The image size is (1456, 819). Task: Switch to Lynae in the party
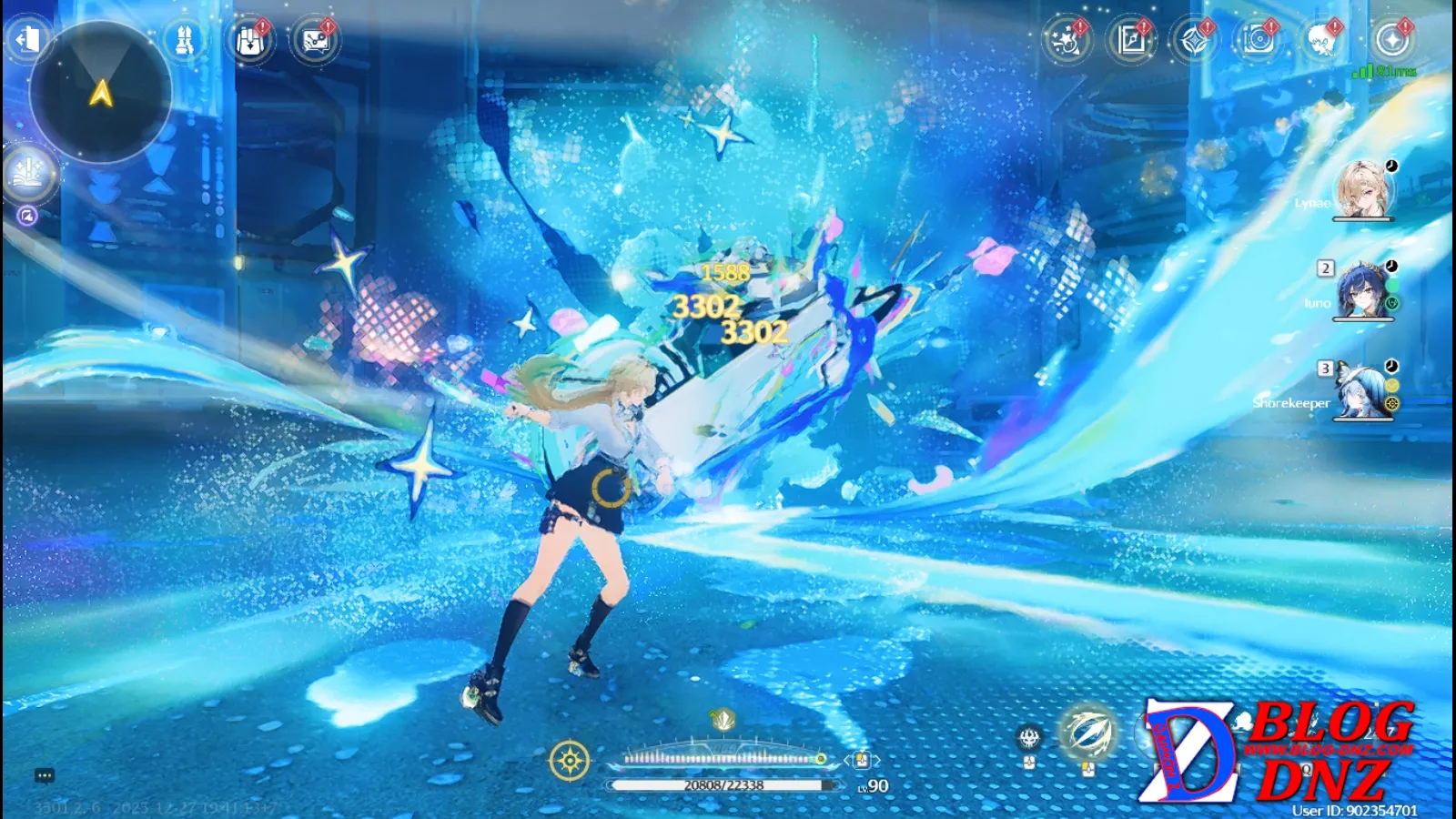1362,189
